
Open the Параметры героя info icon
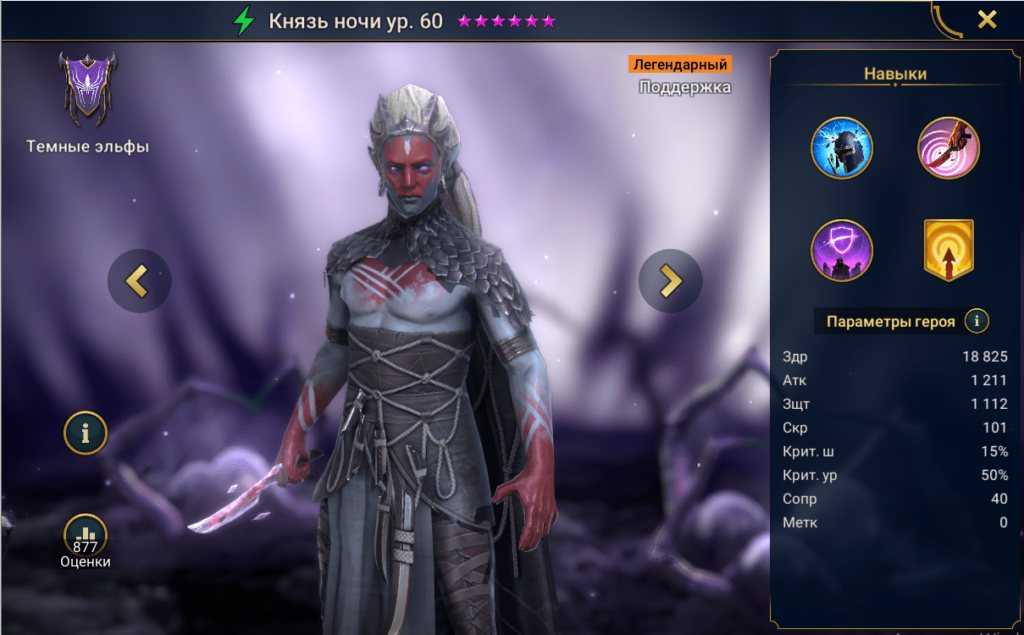pyautogui.click(x=976, y=321)
